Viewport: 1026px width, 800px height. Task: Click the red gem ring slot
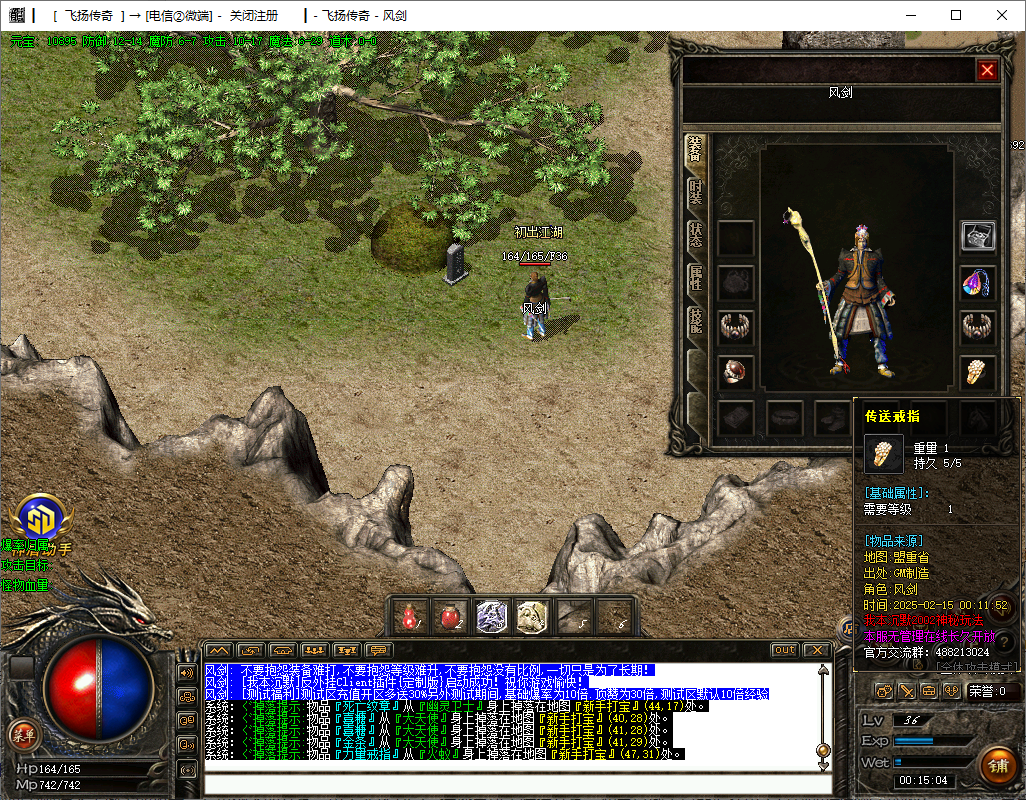click(x=736, y=373)
